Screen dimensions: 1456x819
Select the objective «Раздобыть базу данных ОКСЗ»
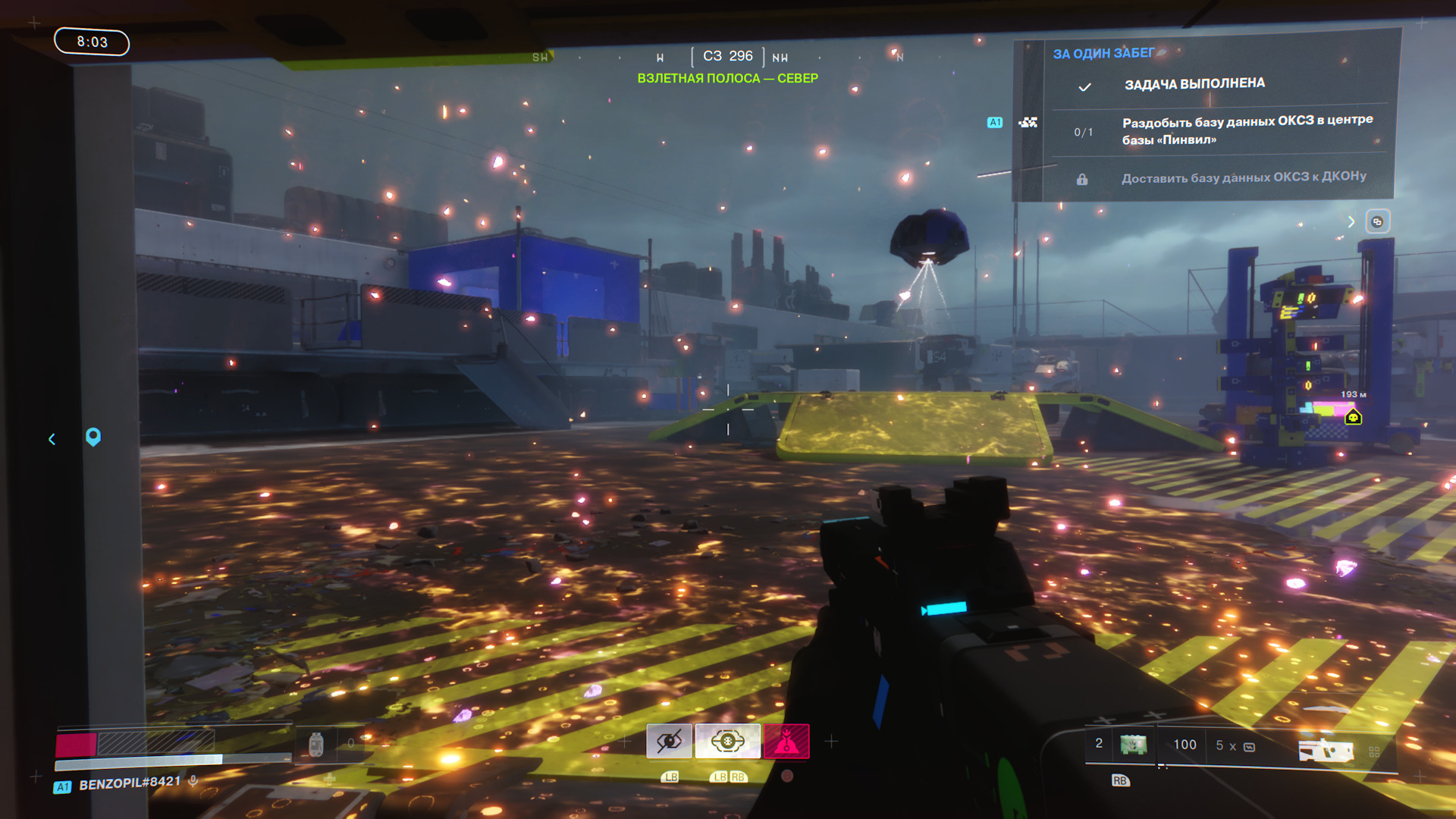1247,130
